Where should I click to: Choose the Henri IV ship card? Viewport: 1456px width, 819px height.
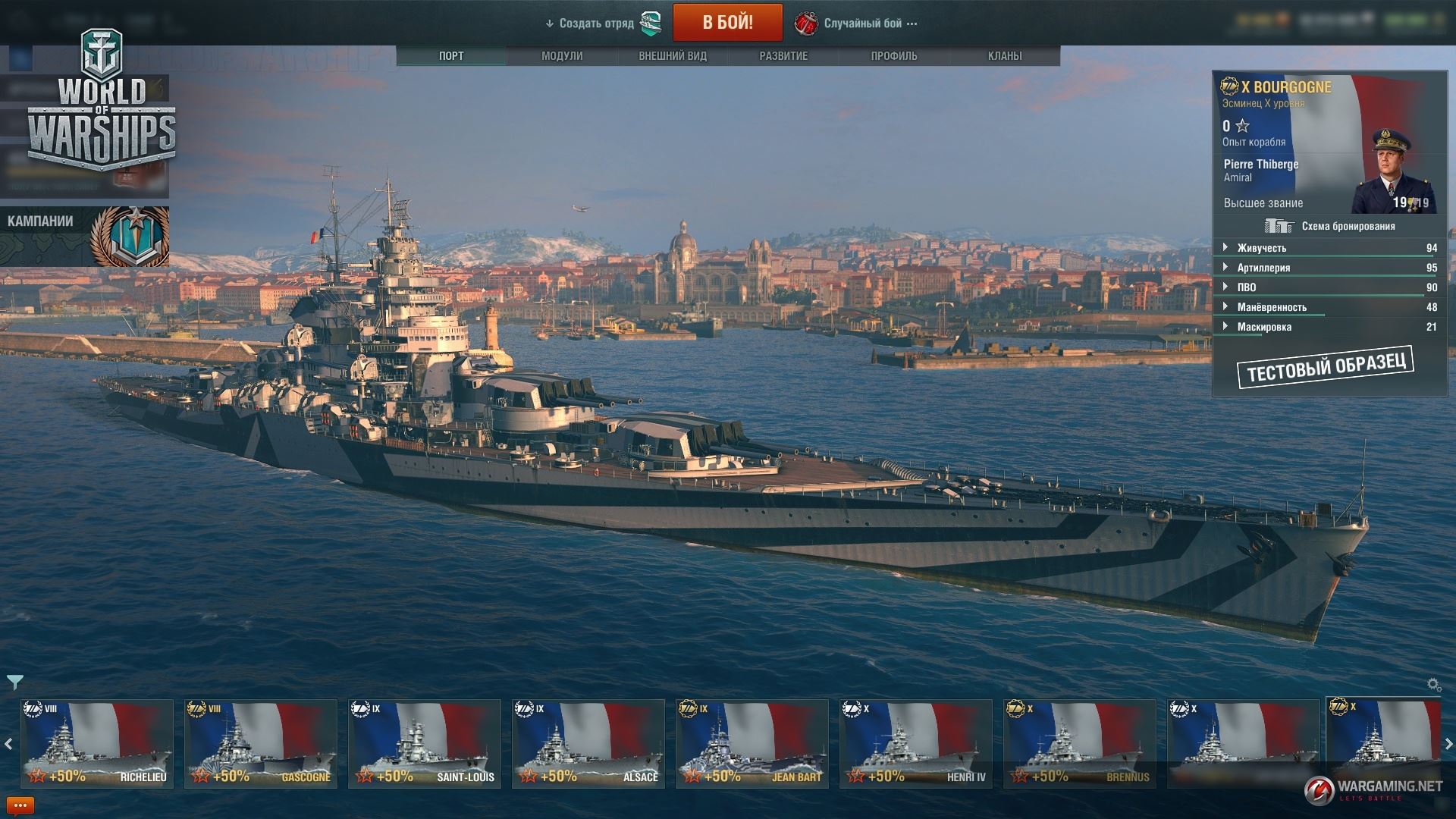point(916,743)
